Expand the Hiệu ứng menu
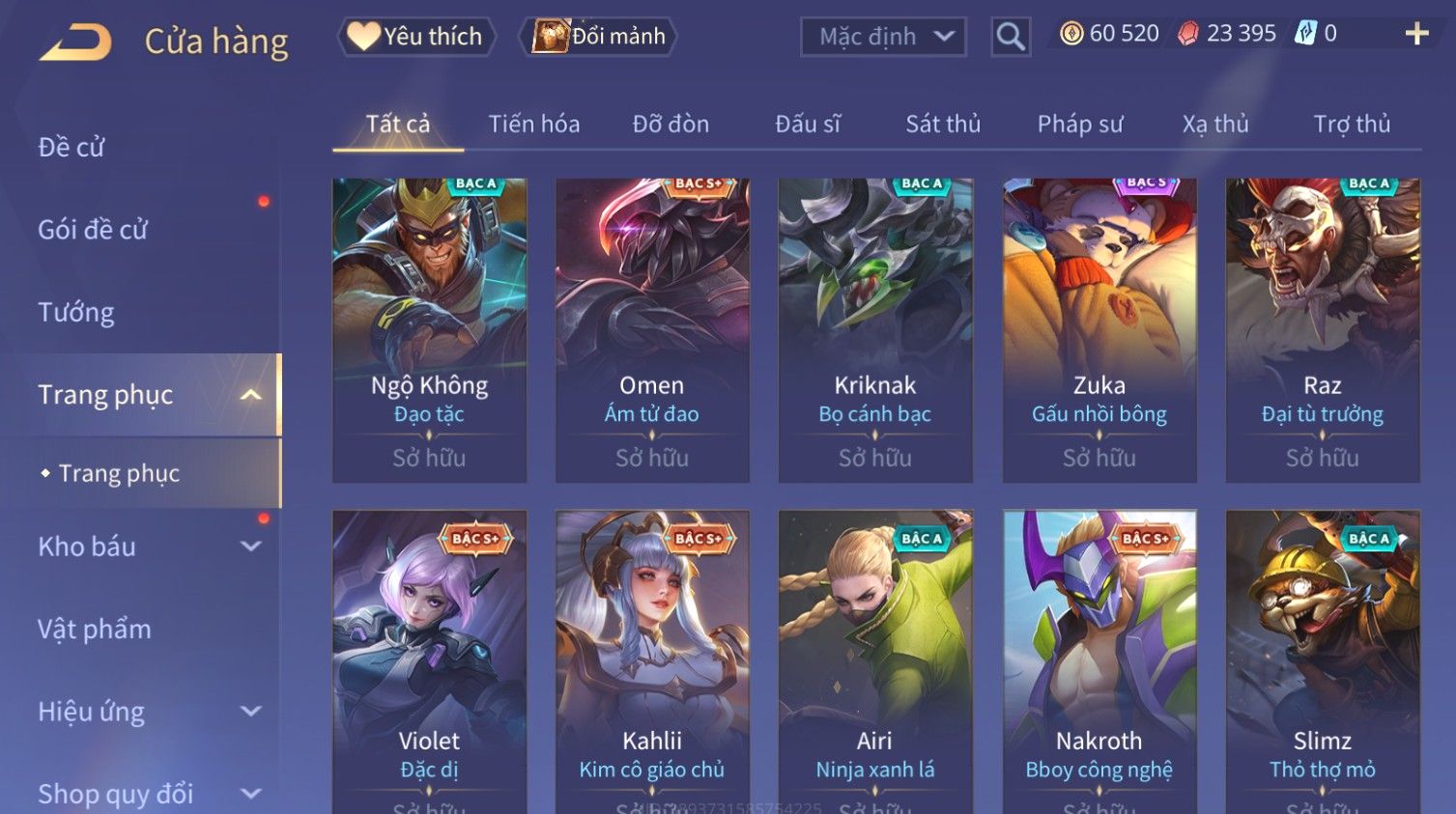 pyautogui.click(x=145, y=712)
